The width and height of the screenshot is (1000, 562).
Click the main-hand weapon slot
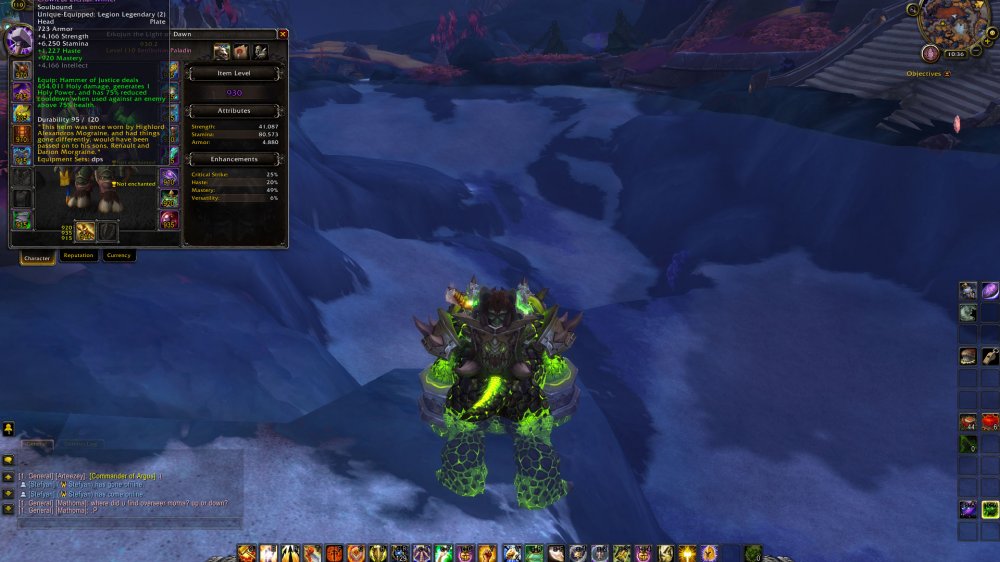point(86,232)
